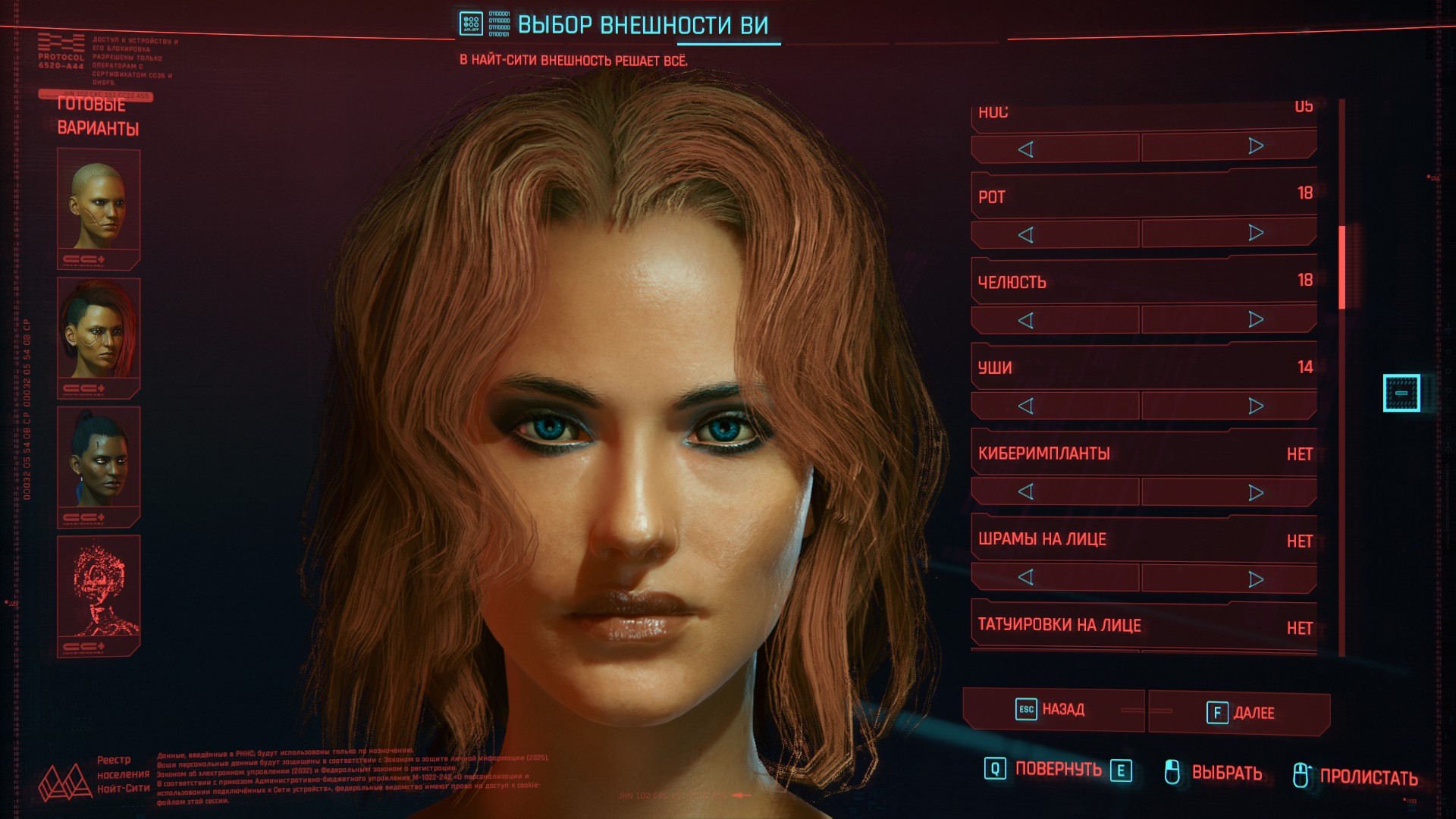Show previous ШРАМЫ НА ЛИЦЕ option
Viewport: 1456px width, 819px height.
pos(1026,578)
